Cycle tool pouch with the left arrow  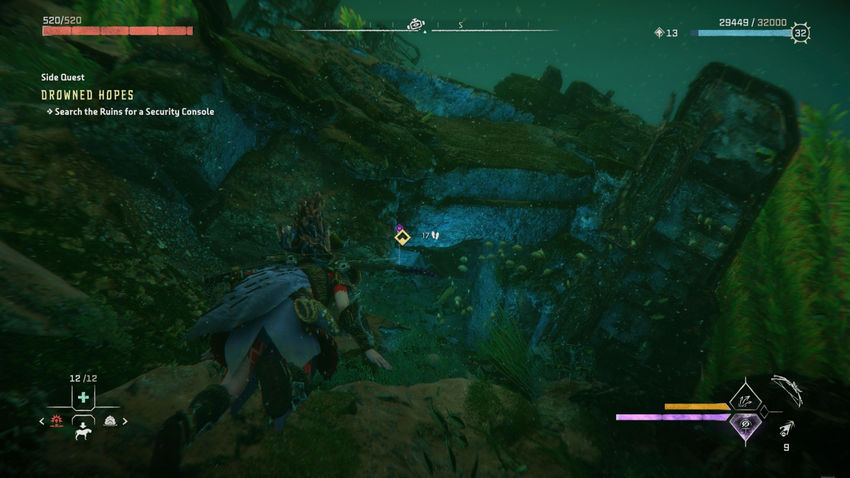click(x=42, y=421)
